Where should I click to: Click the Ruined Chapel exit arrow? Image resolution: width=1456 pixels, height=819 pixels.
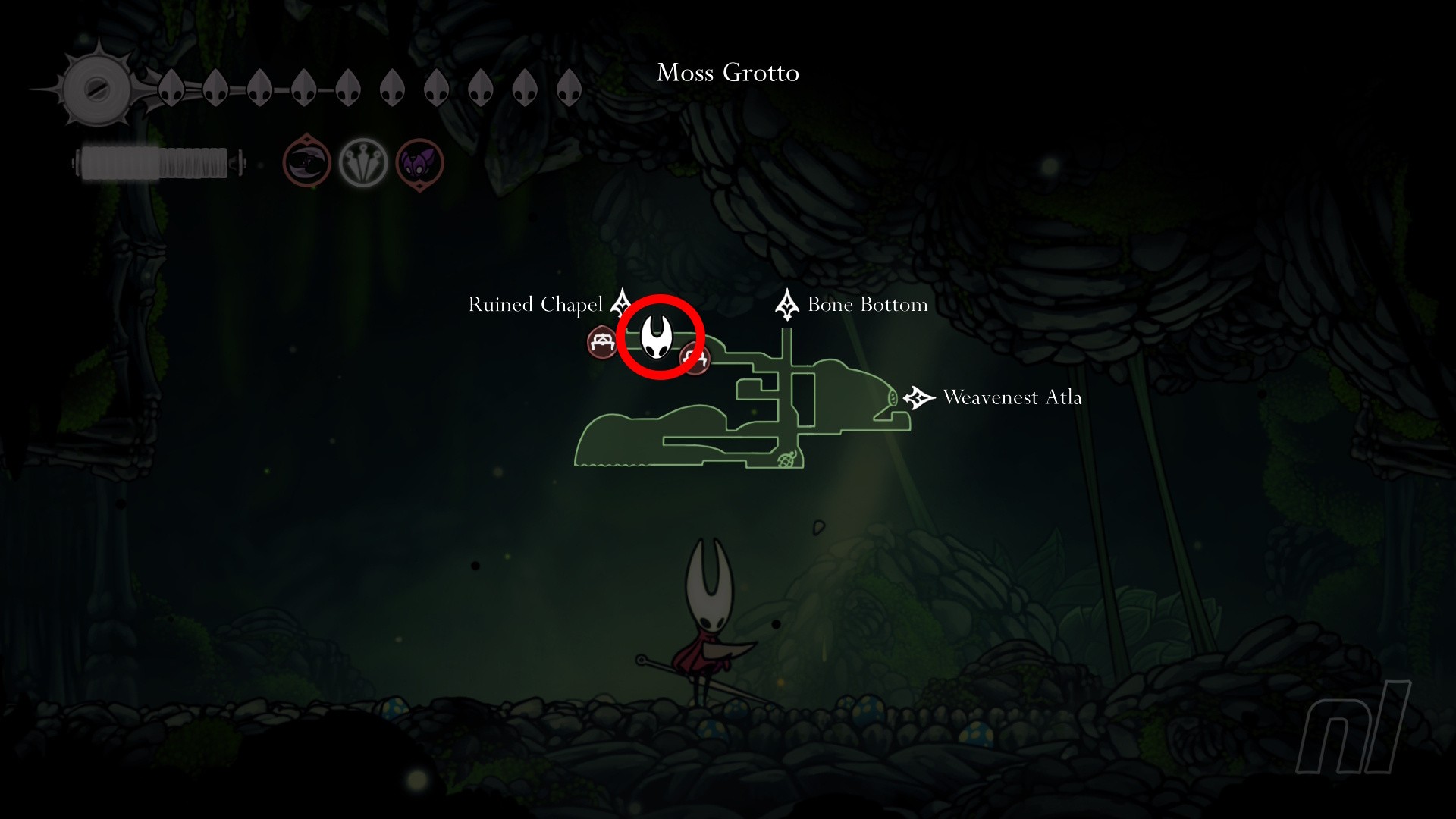click(622, 303)
